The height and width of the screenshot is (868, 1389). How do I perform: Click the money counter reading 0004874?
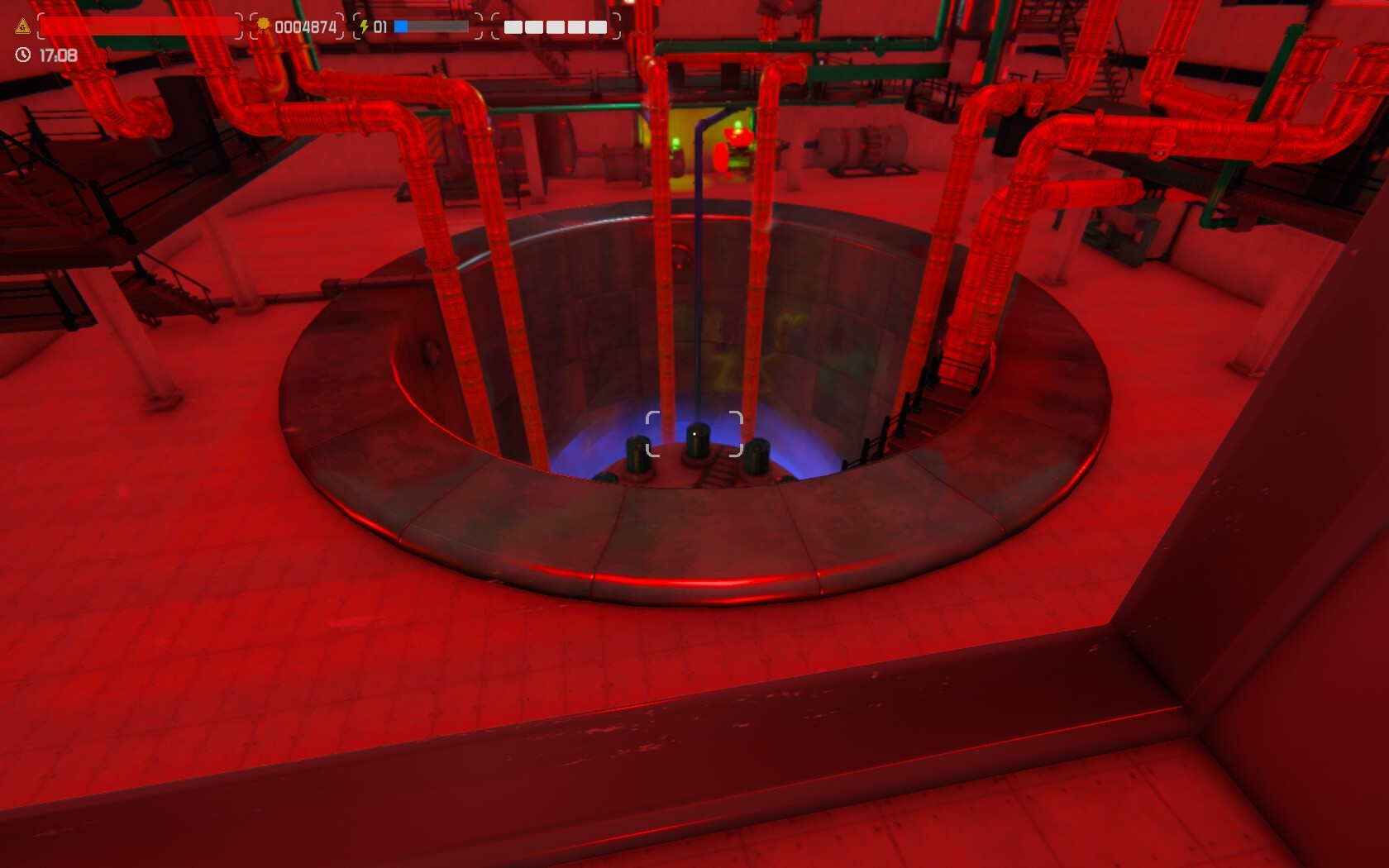(x=306, y=26)
